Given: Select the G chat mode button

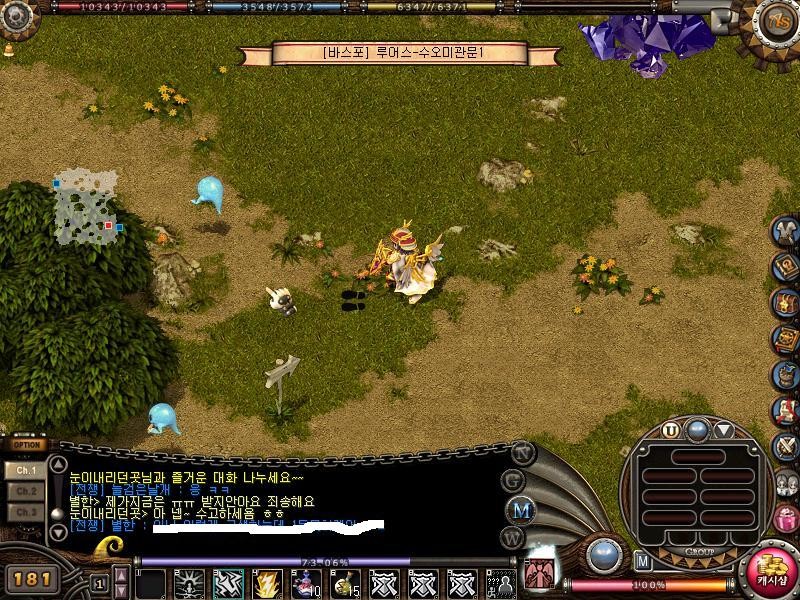Looking at the screenshot, I should (x=514, y=480).
